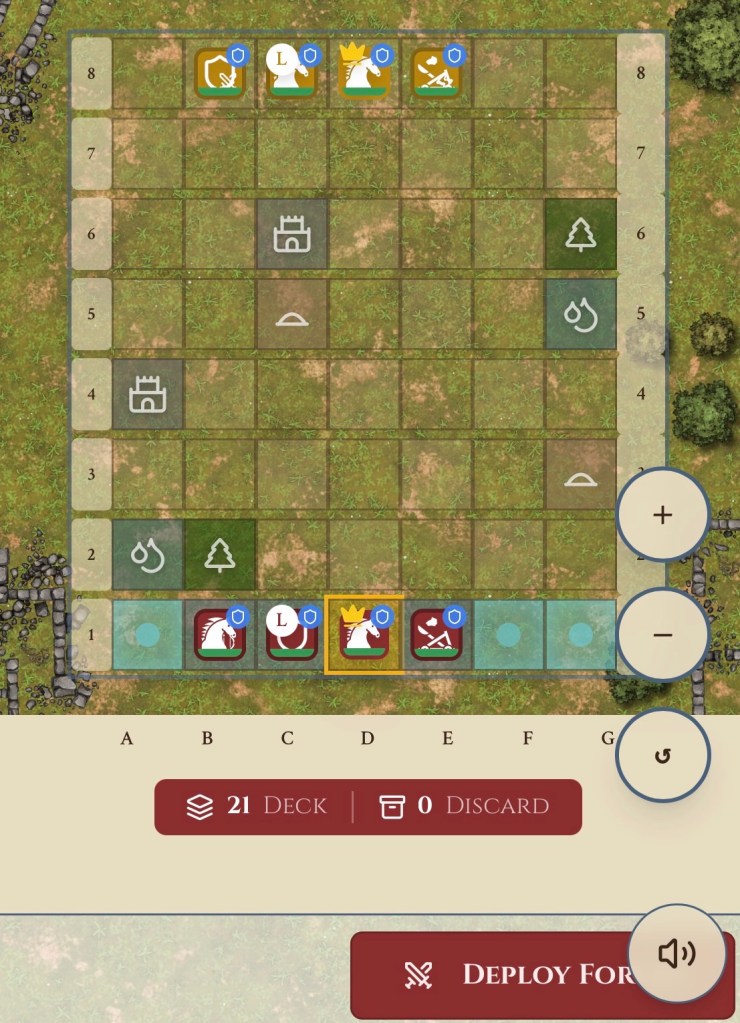Open the Deck pile of 21 cards
Screen dimensions: 740x1023
(x=256, y=806)
